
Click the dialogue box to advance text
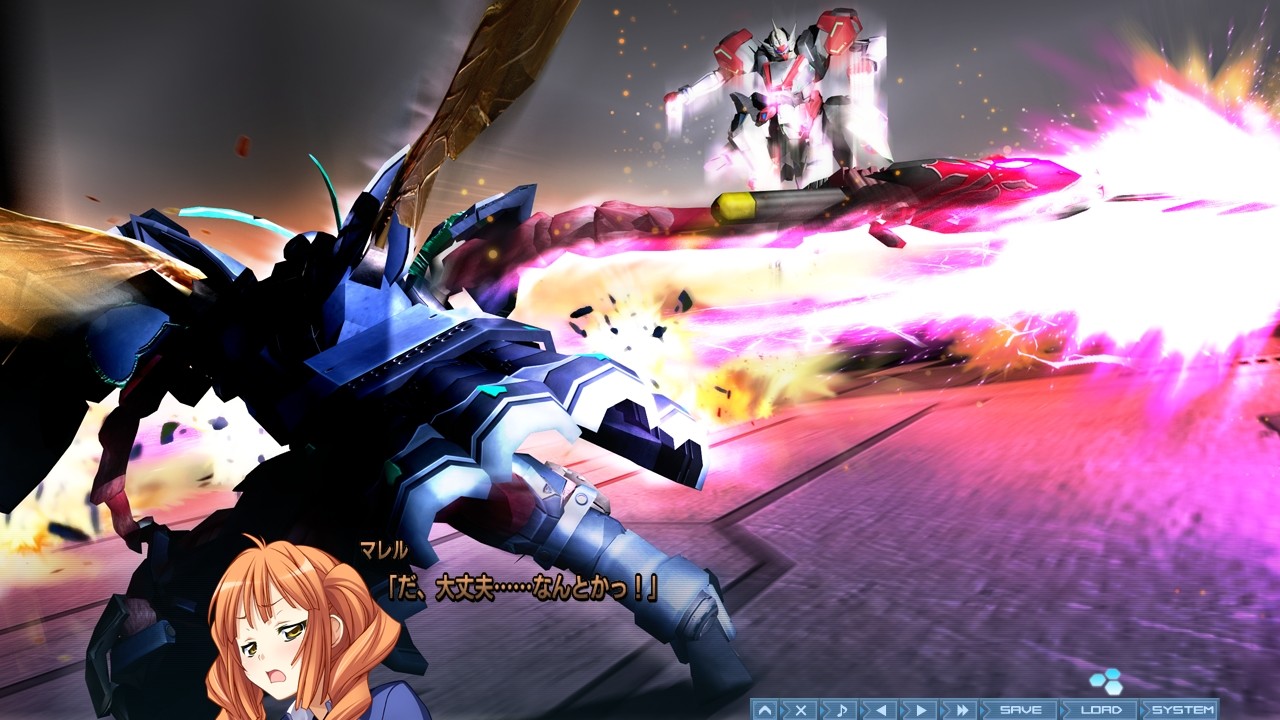520,585
